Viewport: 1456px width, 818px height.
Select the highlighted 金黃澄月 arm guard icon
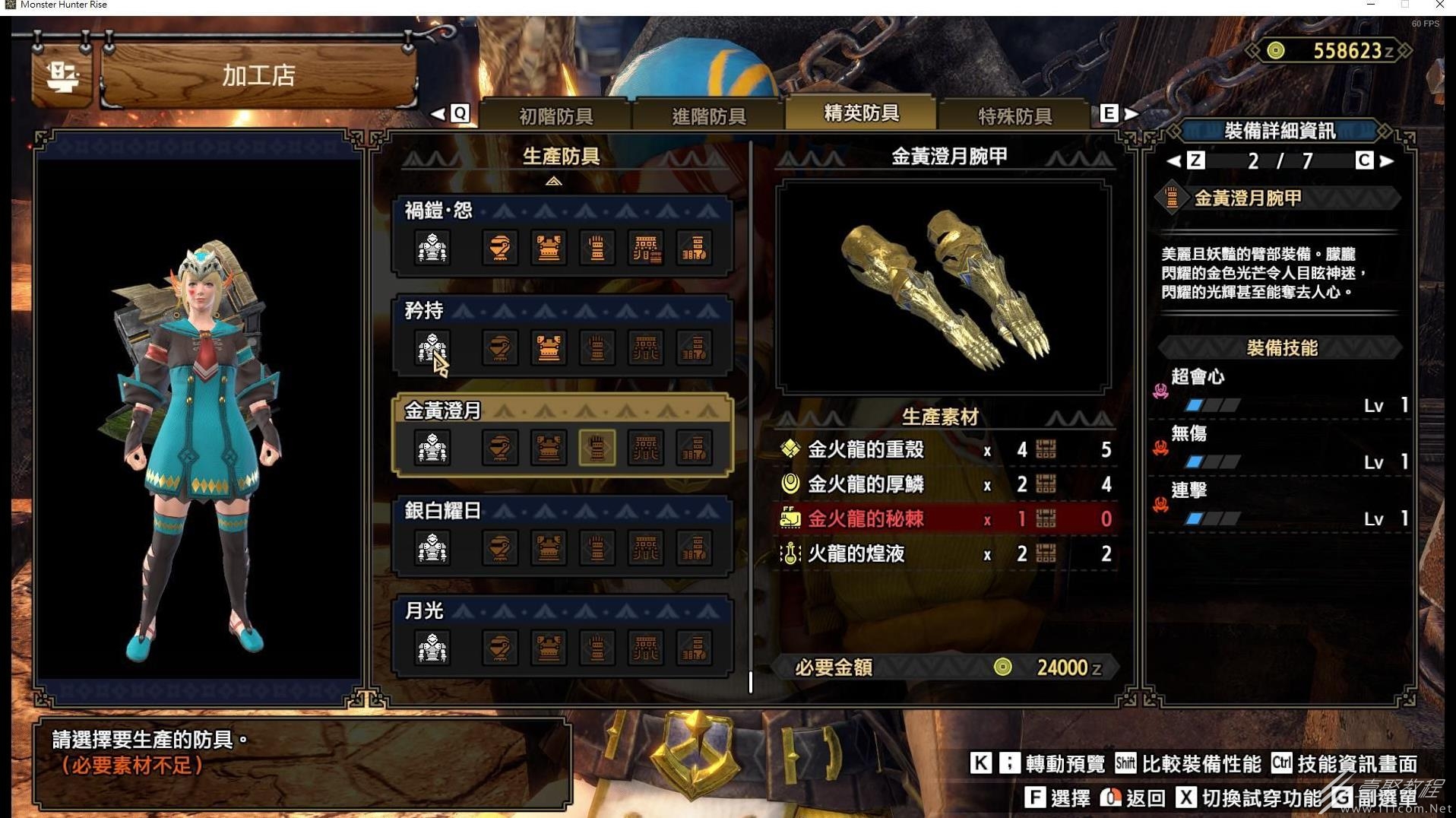[x=597, y=448]
